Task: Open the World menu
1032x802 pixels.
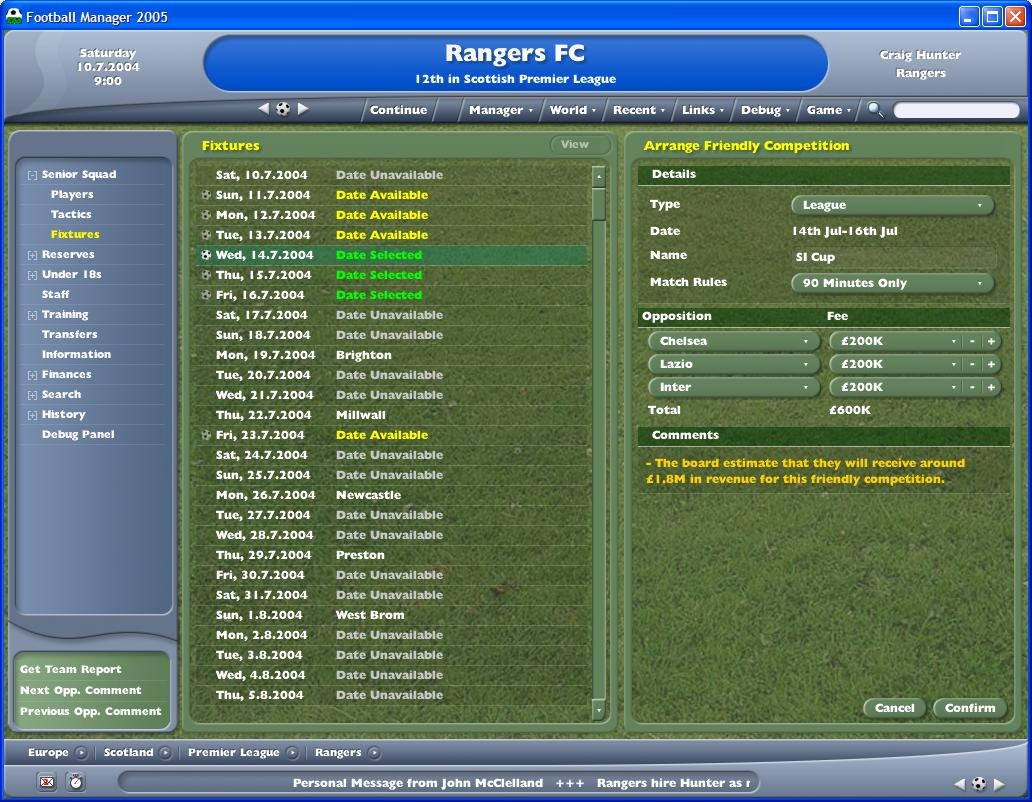Action: [572, 110]
